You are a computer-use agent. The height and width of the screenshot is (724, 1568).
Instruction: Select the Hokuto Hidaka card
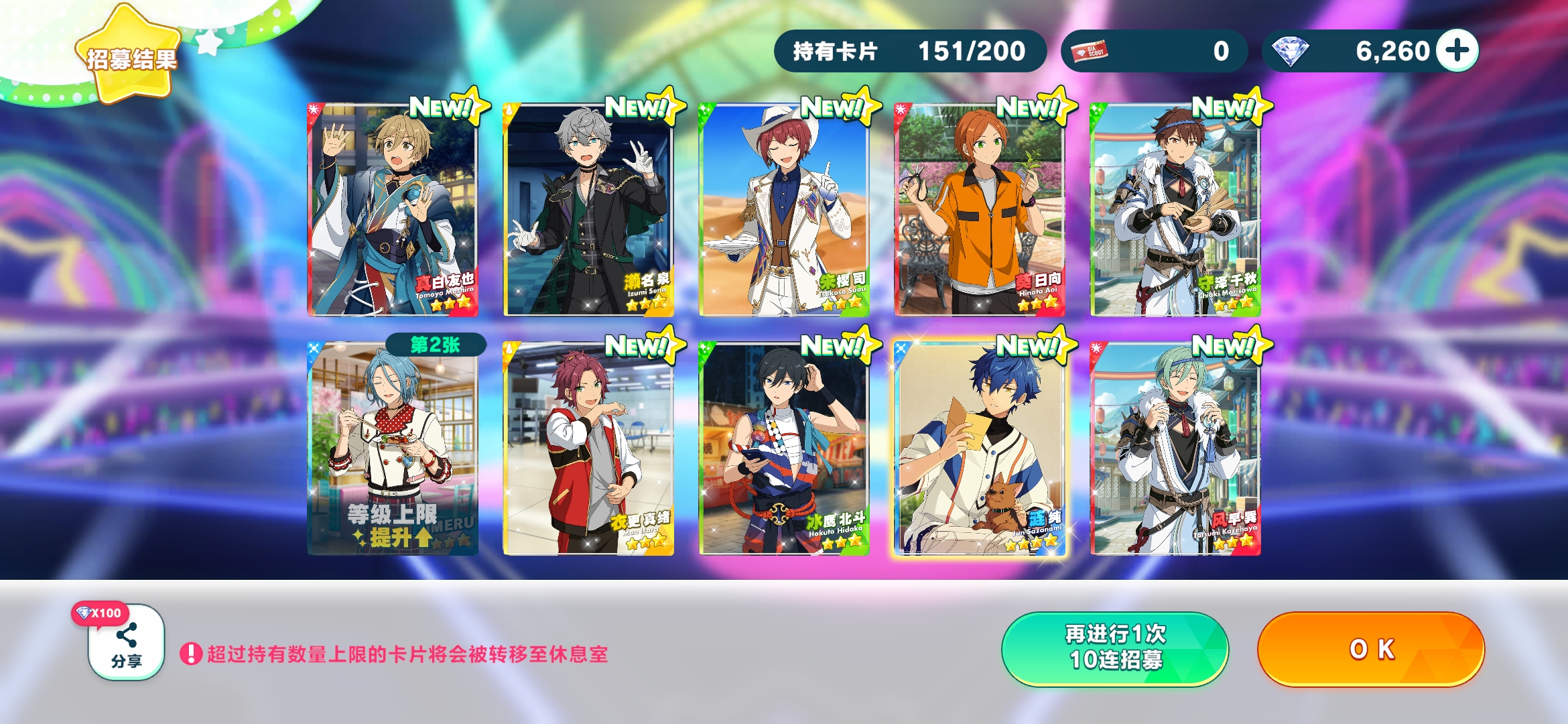(x=784, y=448)
